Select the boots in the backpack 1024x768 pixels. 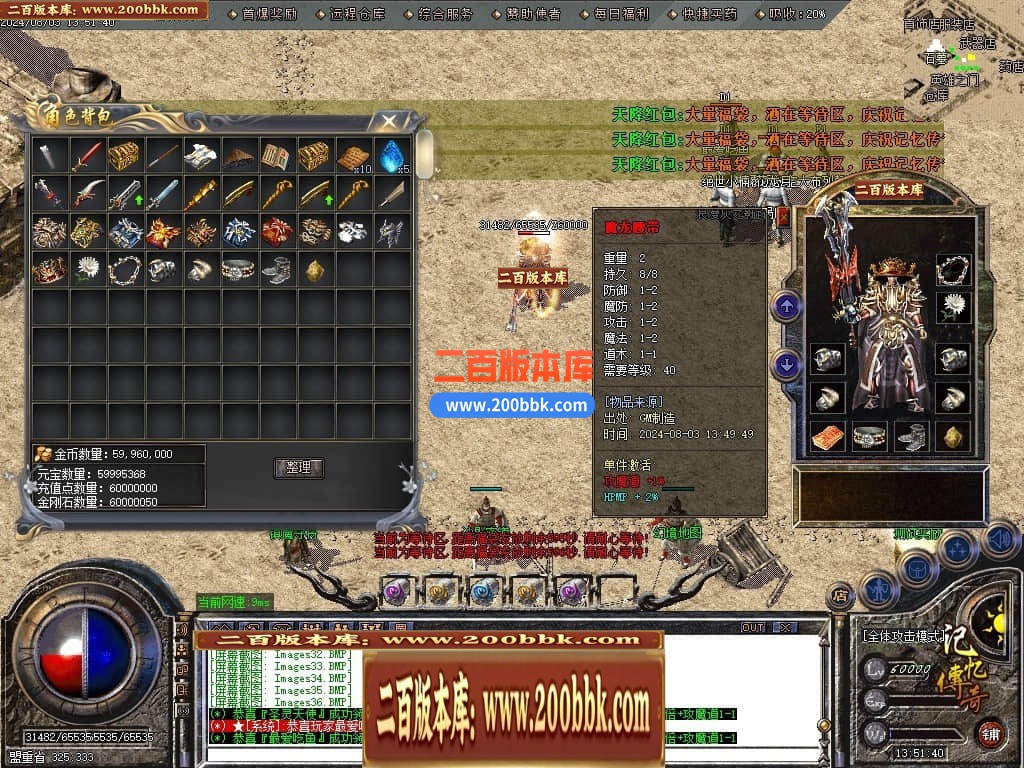[x=277, y=269]
